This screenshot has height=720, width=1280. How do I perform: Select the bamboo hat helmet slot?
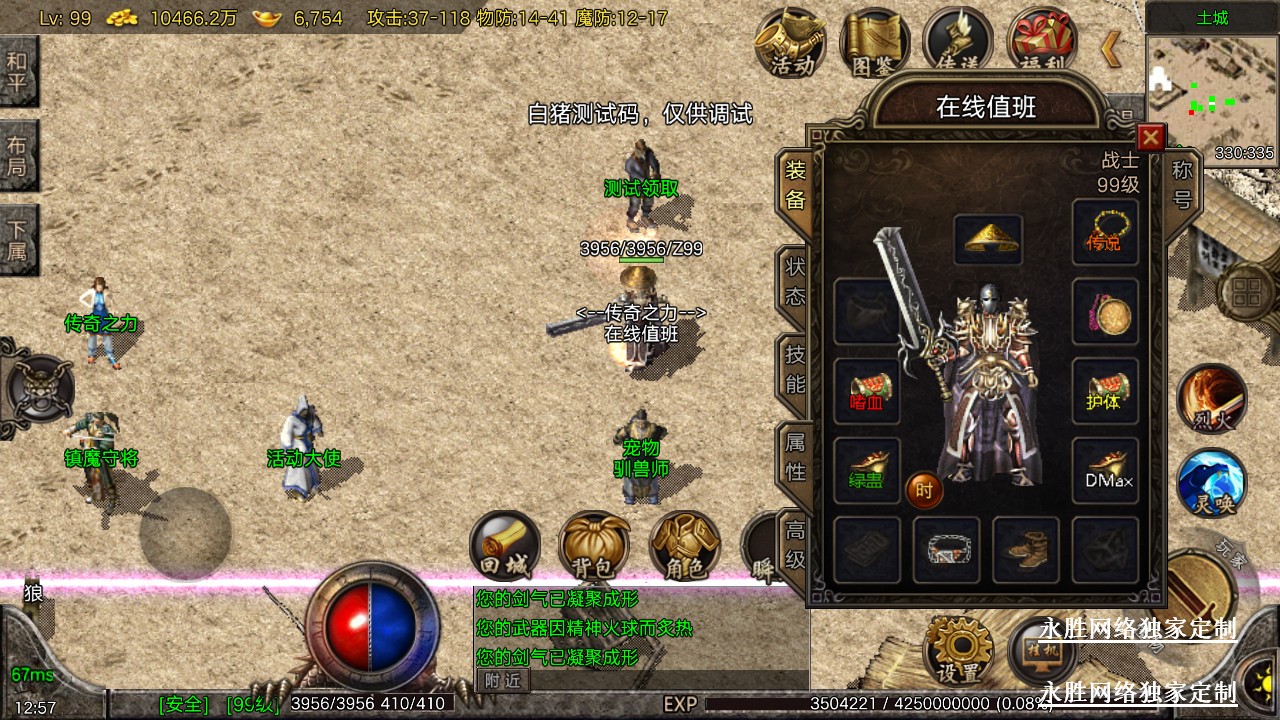point(987,240)
